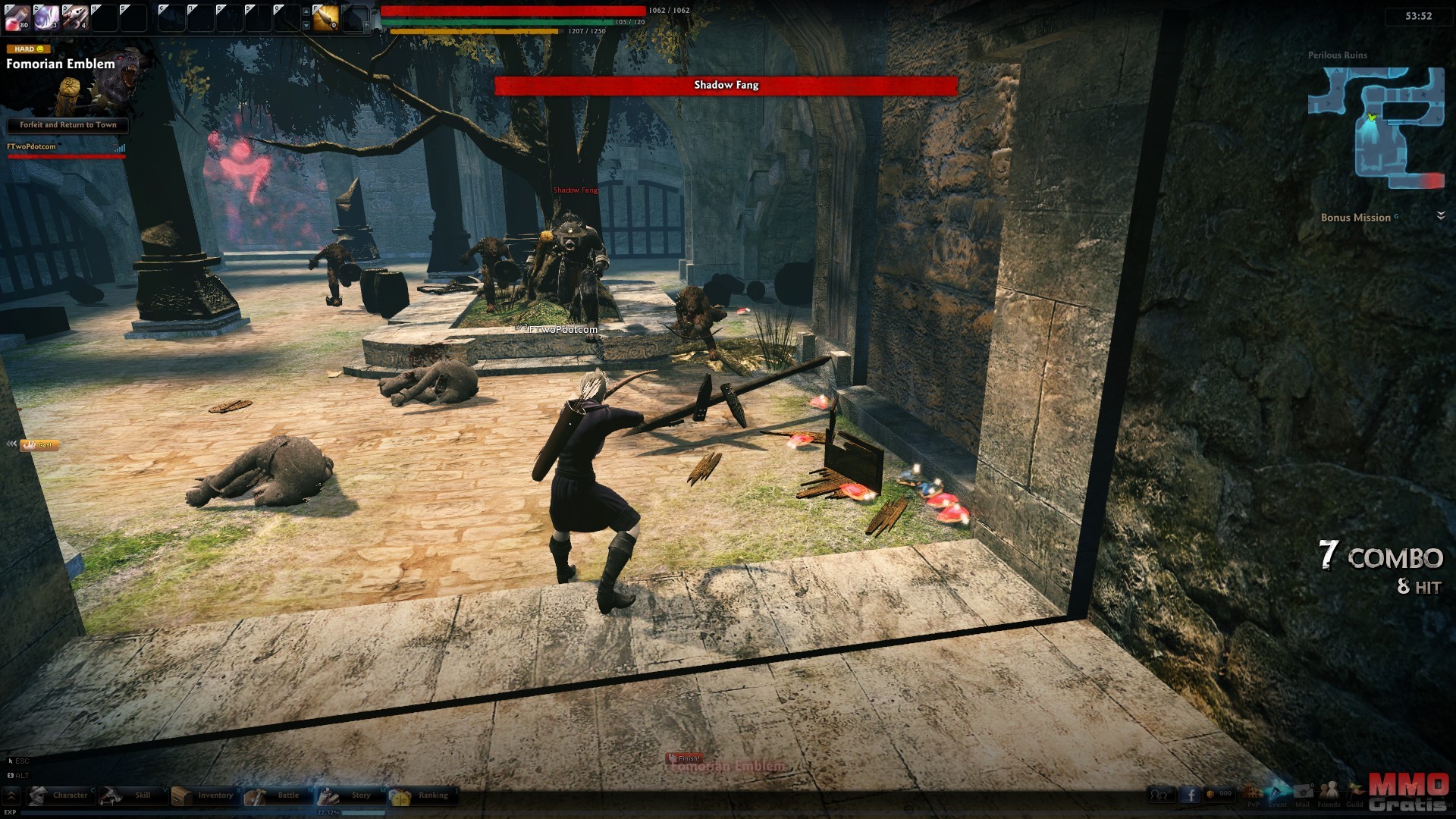Screen dimensions: 1456x819
Task: Activate the white feather item slot
Action: click(45, 17)
